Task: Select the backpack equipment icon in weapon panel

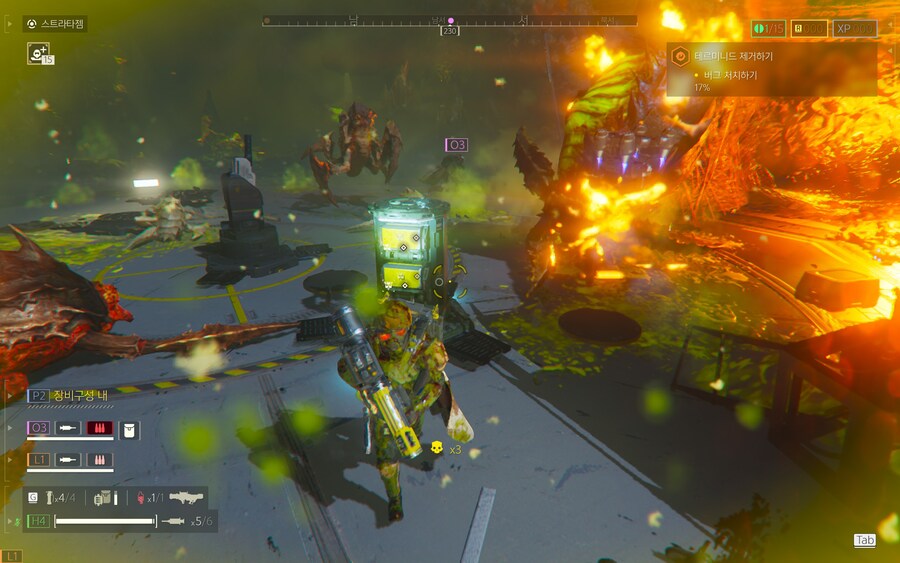Action: 104,497
